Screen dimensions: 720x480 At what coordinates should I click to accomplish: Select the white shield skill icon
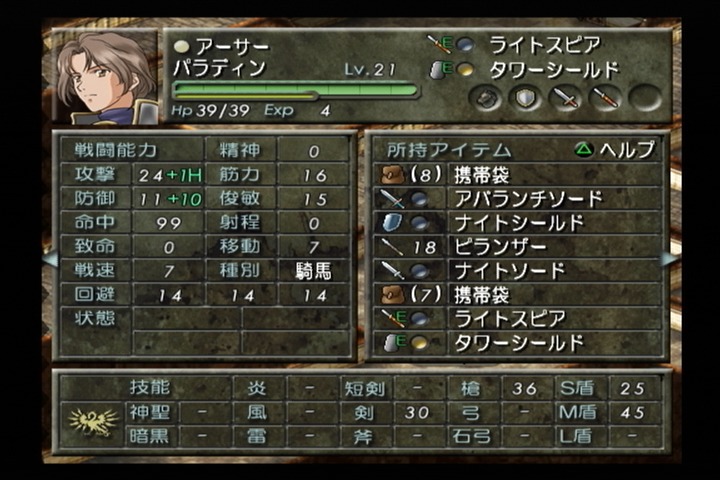click(526, 98)
